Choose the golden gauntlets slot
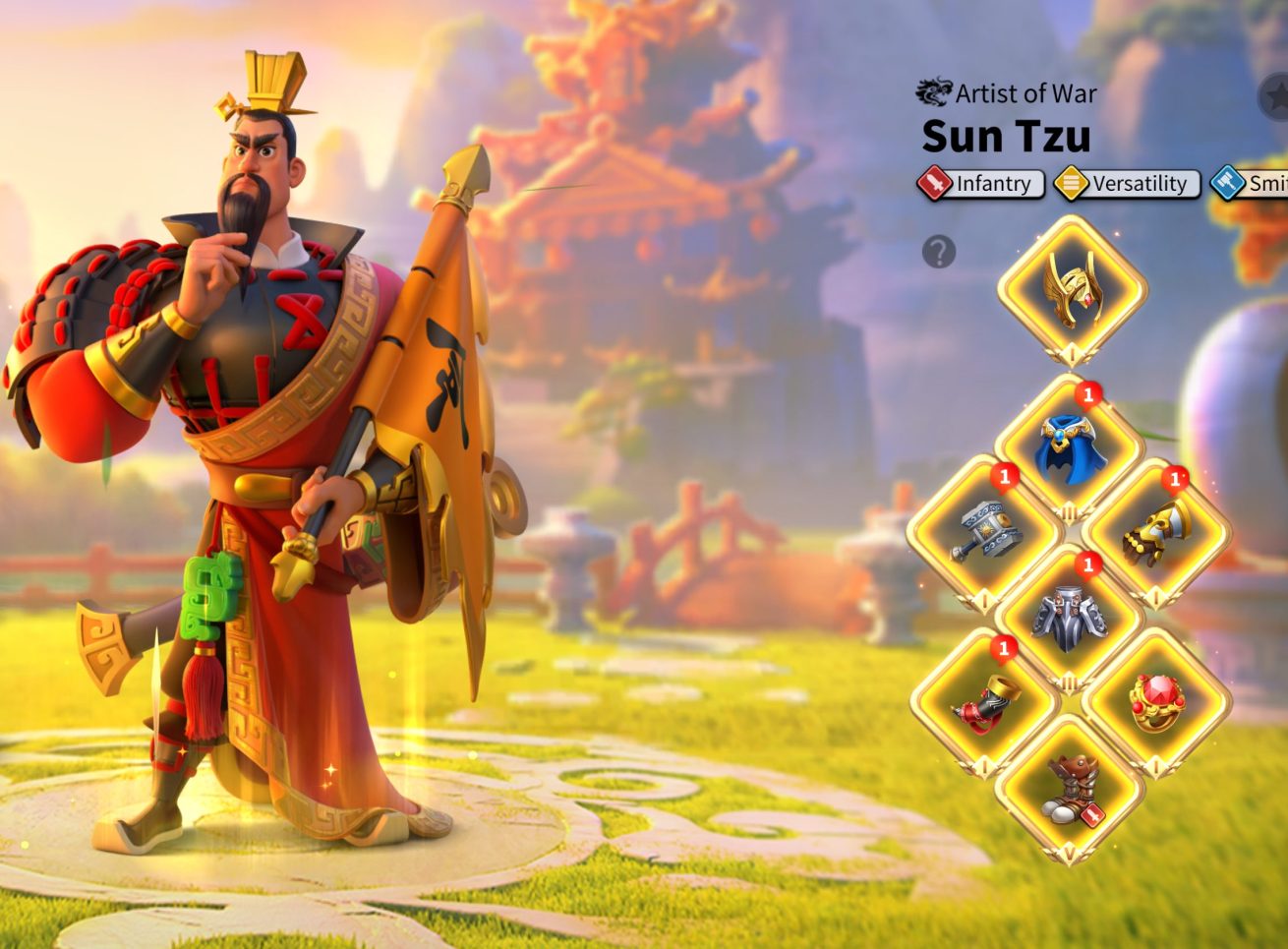Screen dimensions: 1288x949 1156,533
